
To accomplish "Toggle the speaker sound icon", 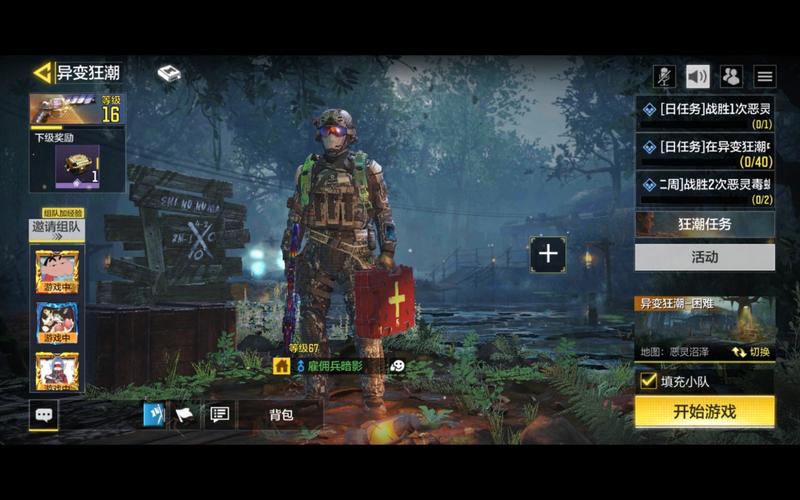I will click(697, 76).
